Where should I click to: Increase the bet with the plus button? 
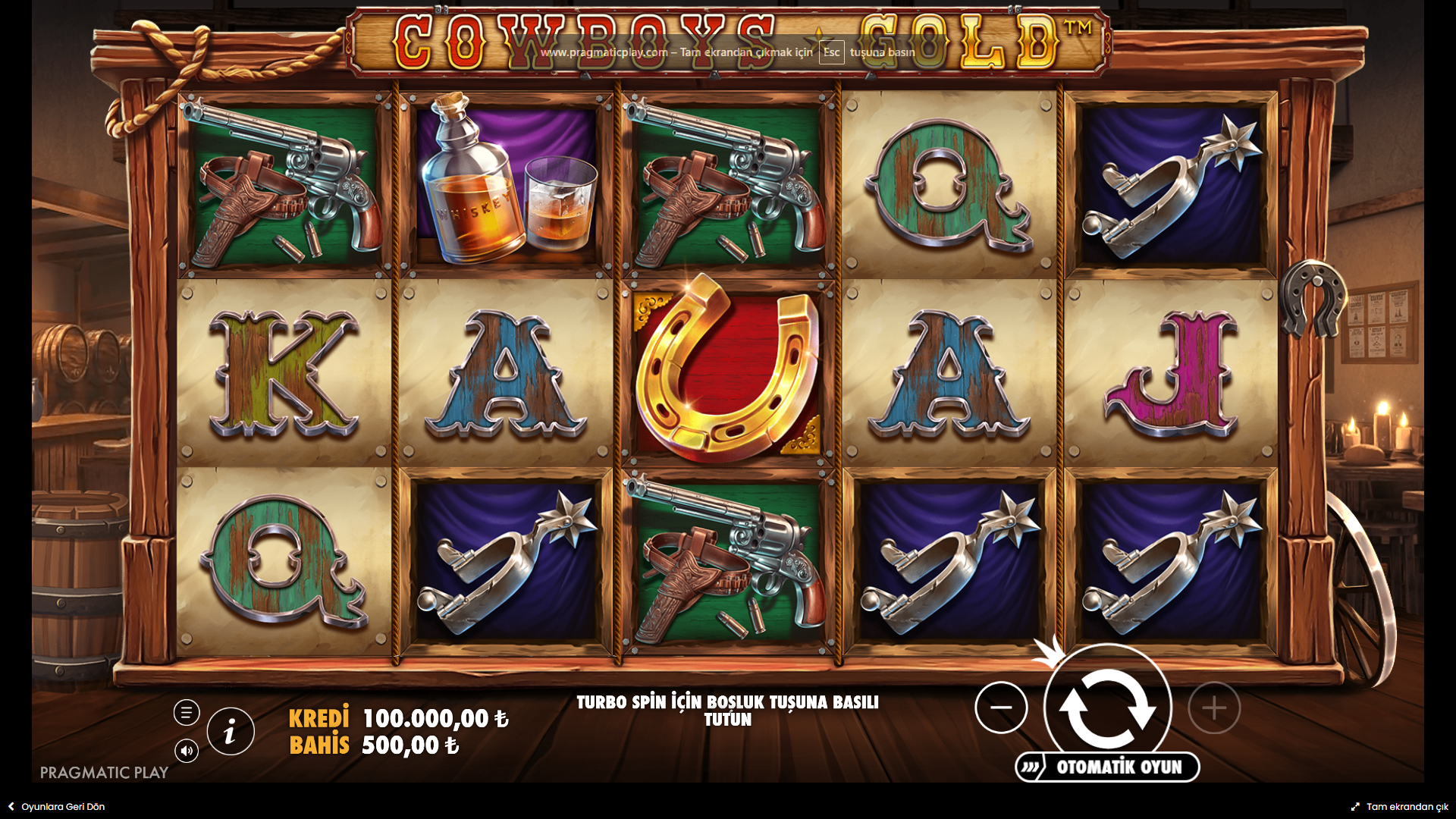click(1214, 708)
